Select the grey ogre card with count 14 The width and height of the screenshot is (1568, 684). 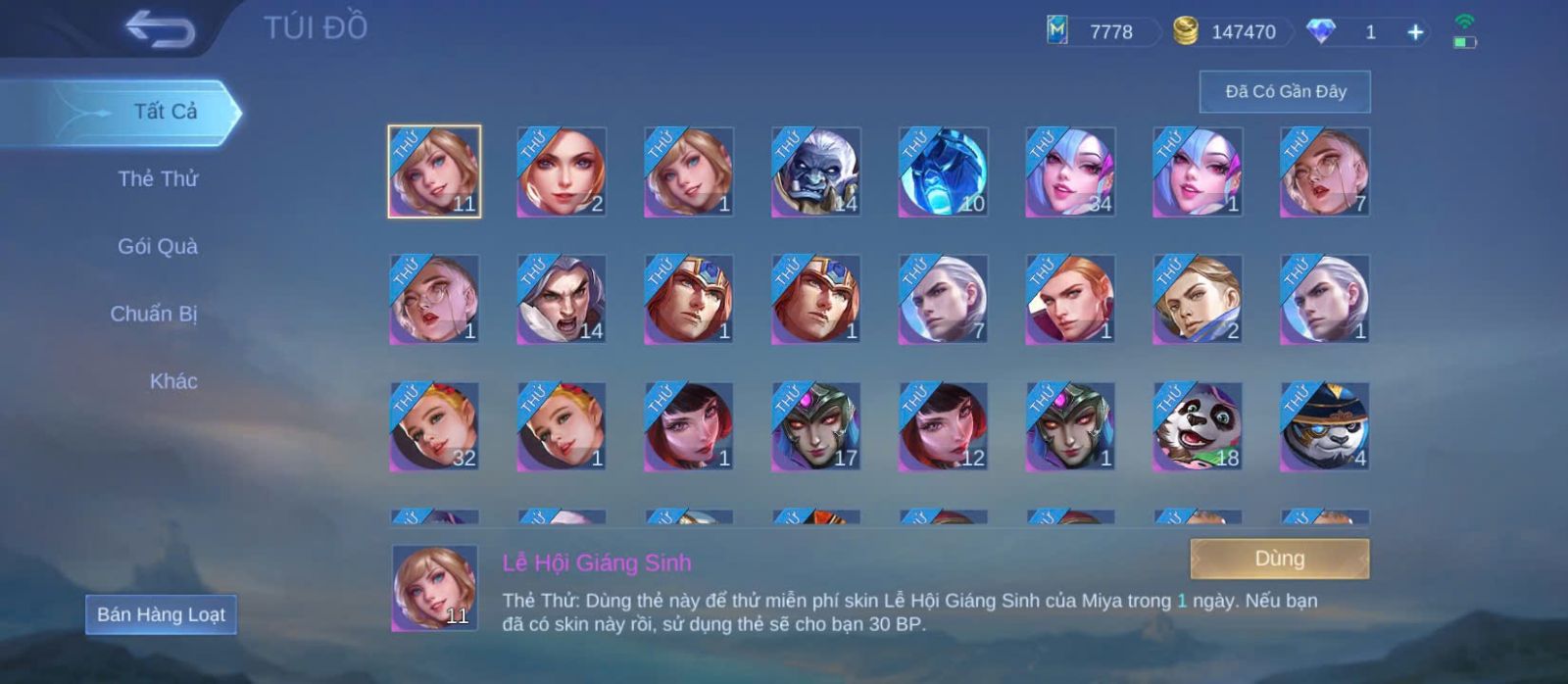pyautogui.click(x=815, y=171)
